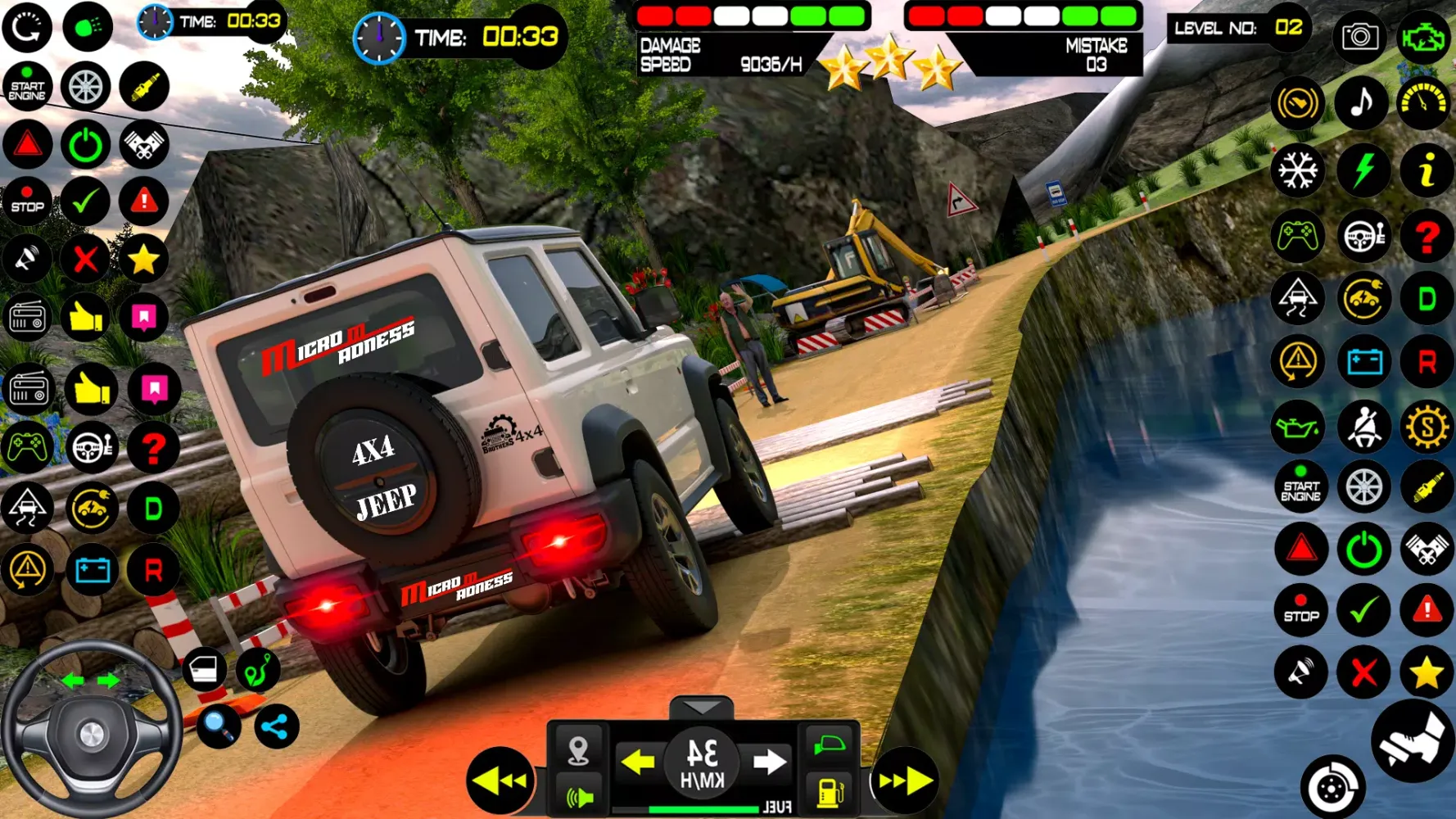Screen dimensions: 1456x819
Task: Click the circular refresh arrow icon
Action: [27, 28]
